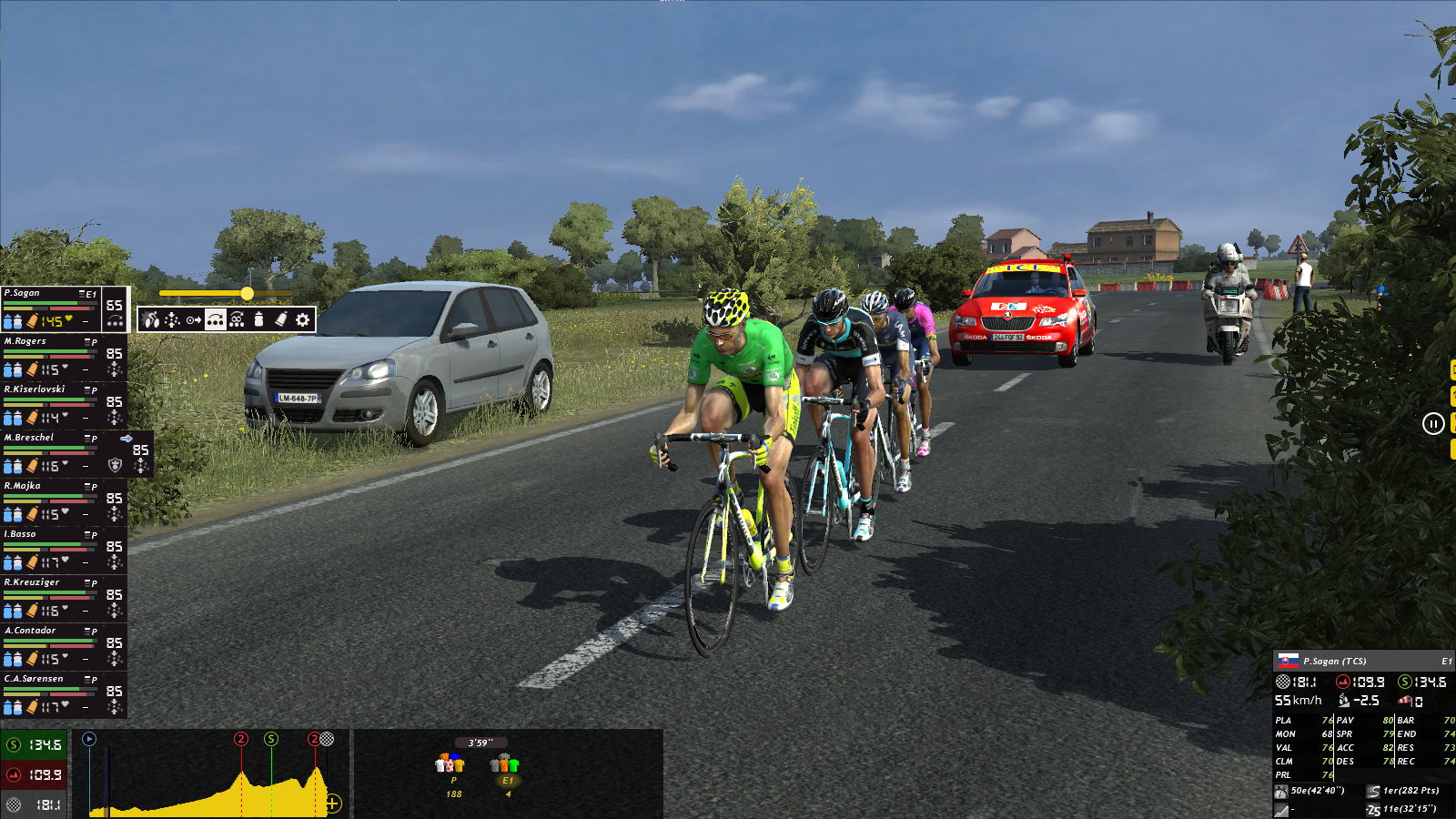Choose the maintain position order icon
The height and width of the screenshot is (819, 1456).
pos(172,319)
